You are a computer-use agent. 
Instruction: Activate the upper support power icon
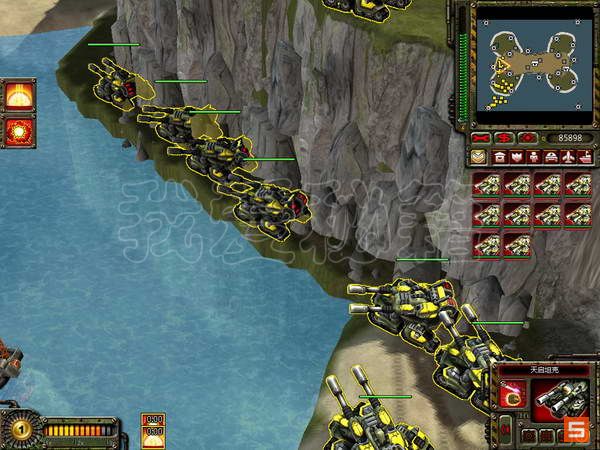(x=17, y=96)
